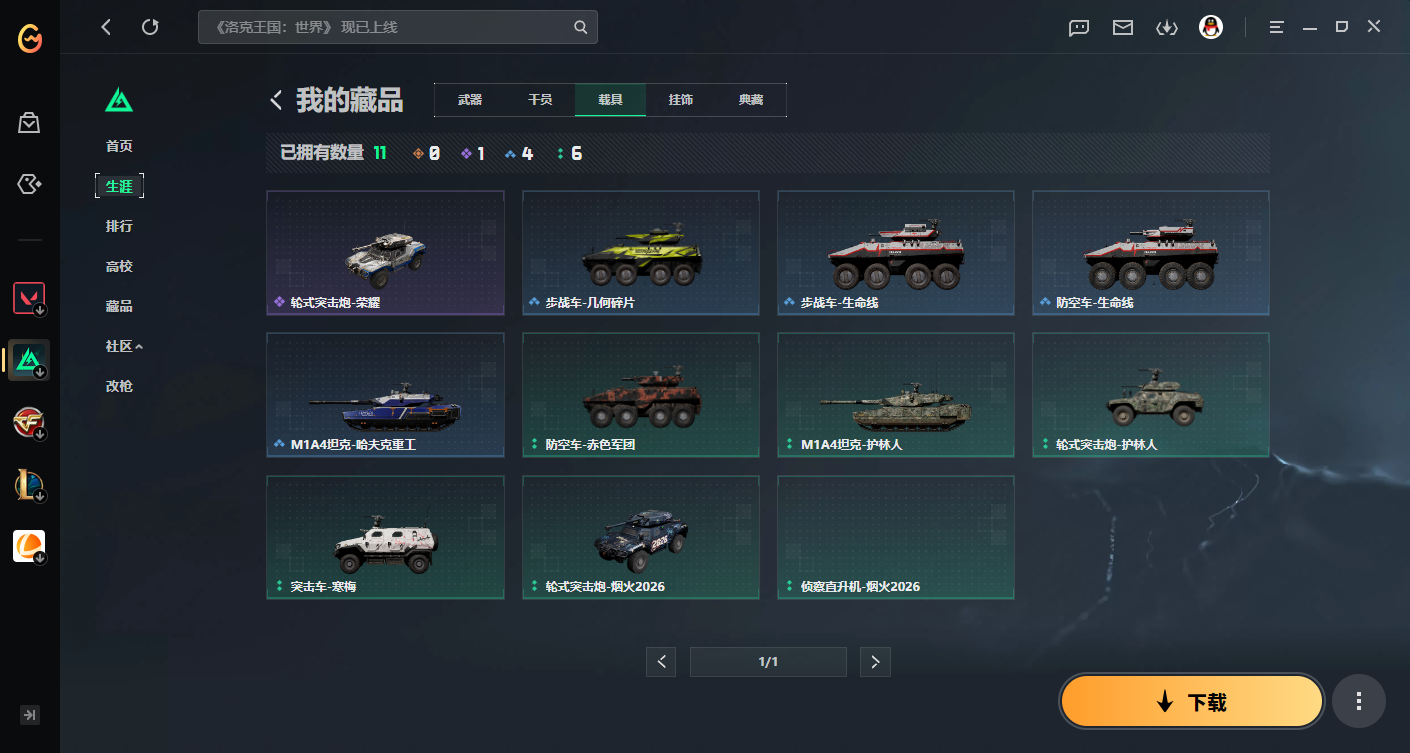Switch to the 武器 tab
The height and width of the screenshot is (753, 1410).
pos(469,100)
